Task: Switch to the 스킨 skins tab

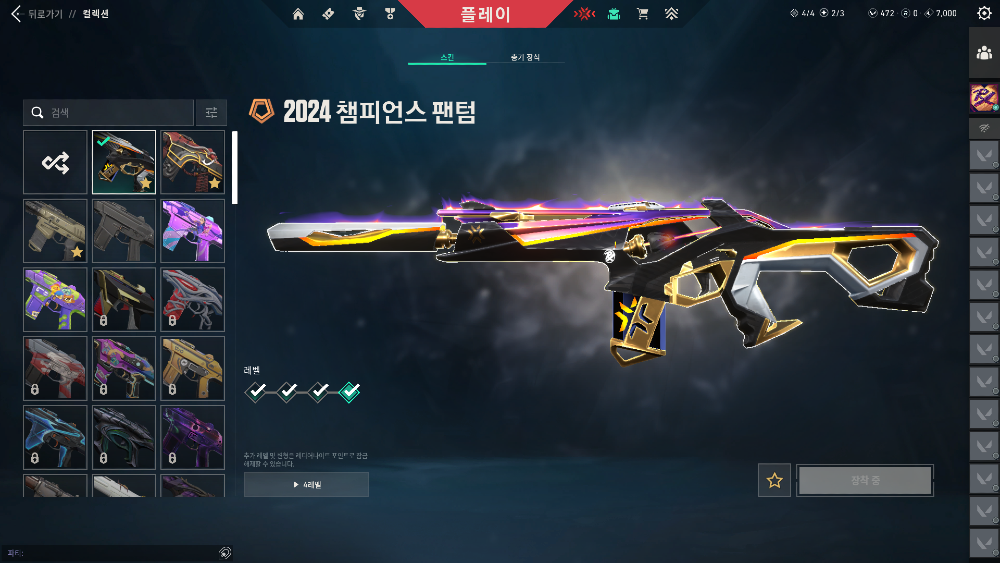Action: (x=446, y=58)
